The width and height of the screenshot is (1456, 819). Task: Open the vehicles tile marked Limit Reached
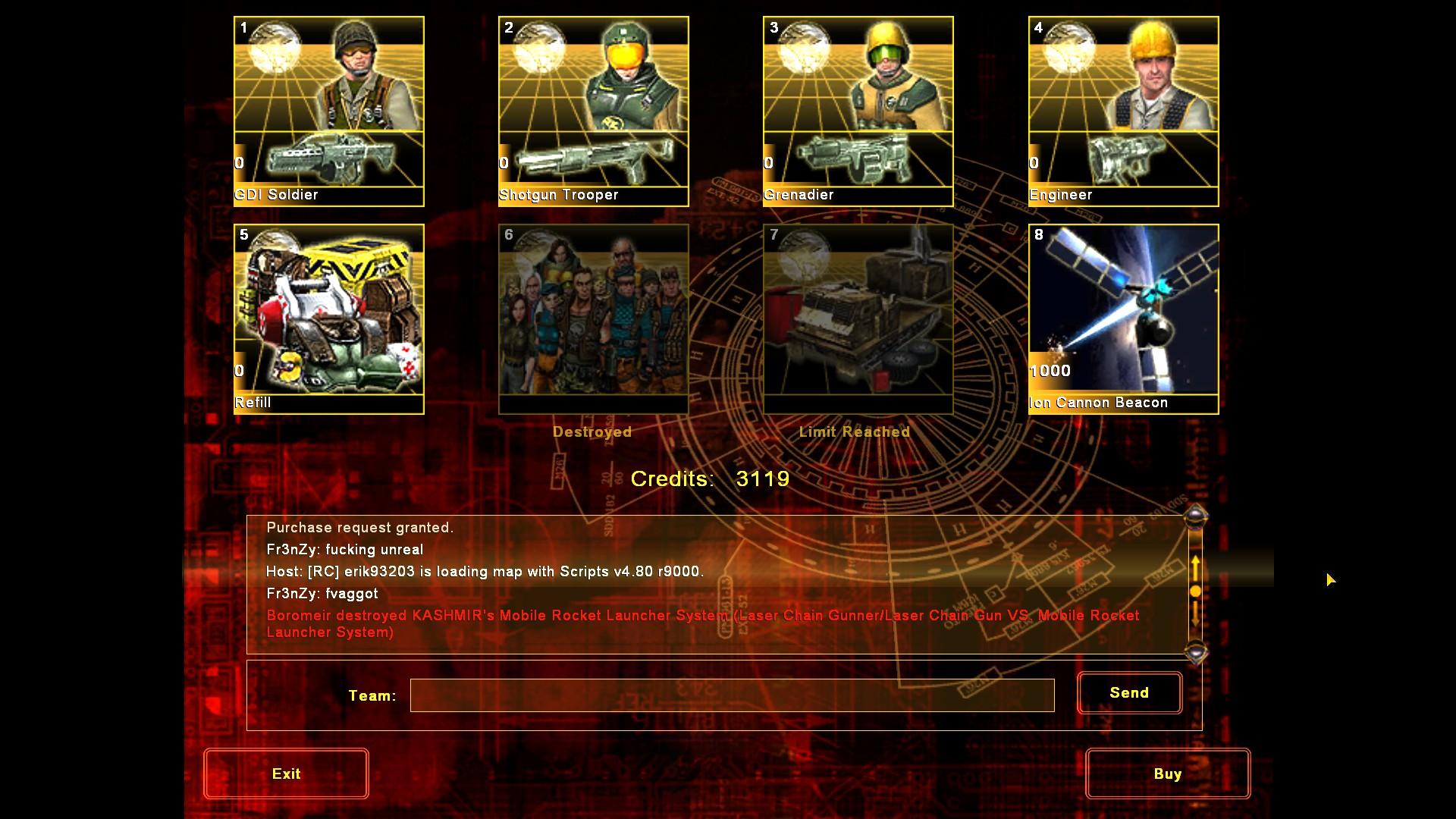coord(858,318)
